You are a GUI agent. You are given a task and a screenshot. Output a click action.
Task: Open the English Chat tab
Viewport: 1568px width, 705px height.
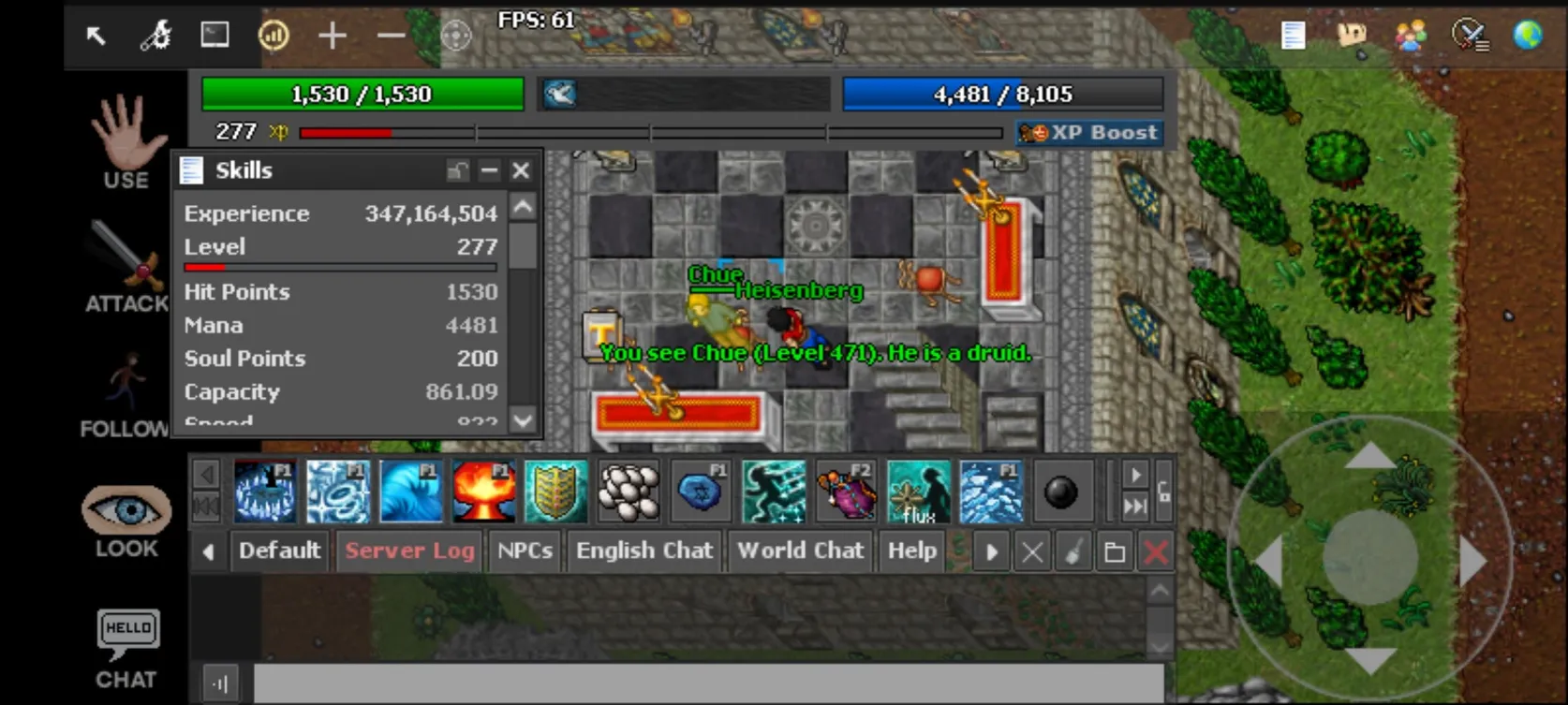(x=644, y=551)
